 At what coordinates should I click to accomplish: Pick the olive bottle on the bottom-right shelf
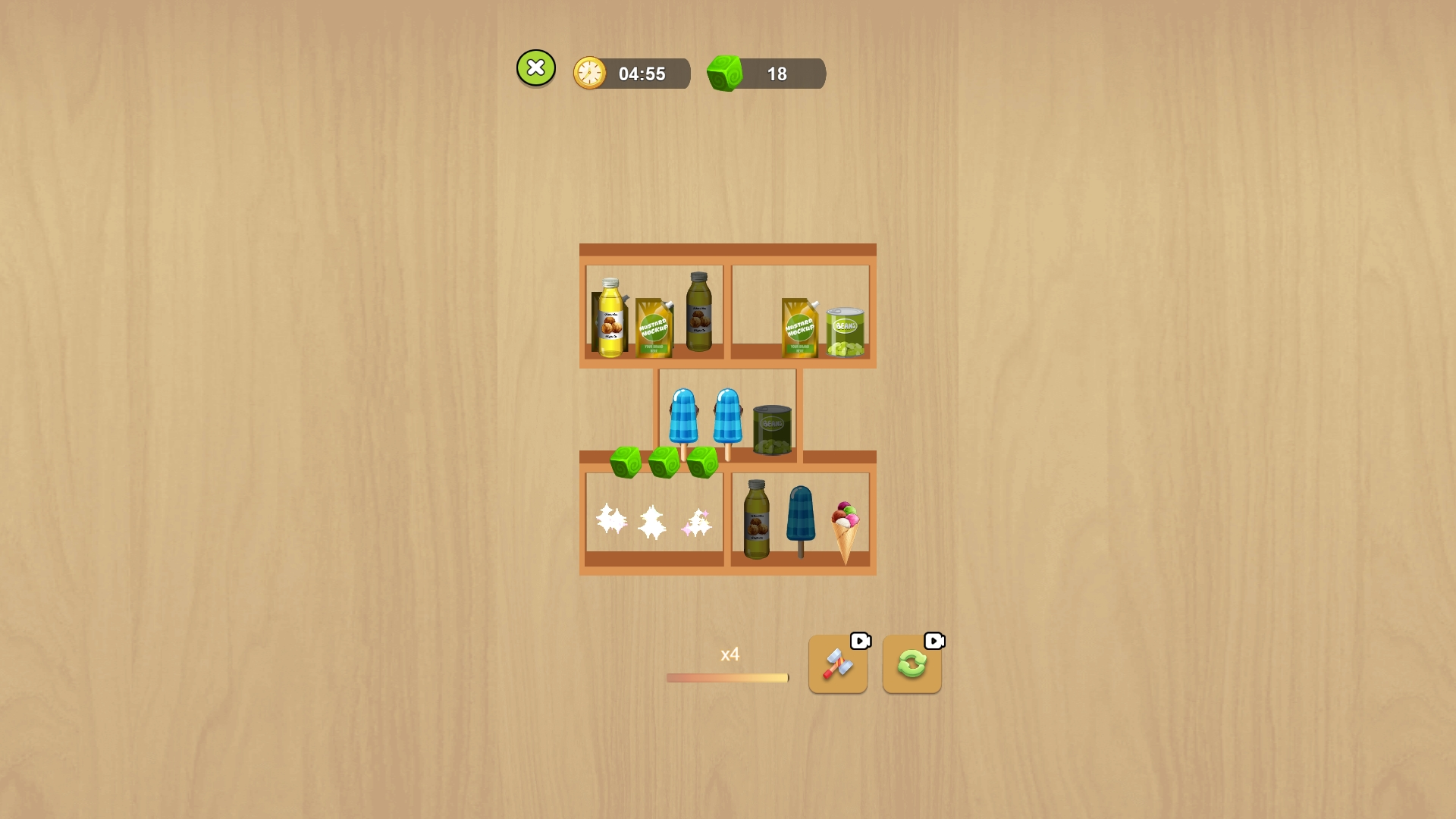point(759,519)
